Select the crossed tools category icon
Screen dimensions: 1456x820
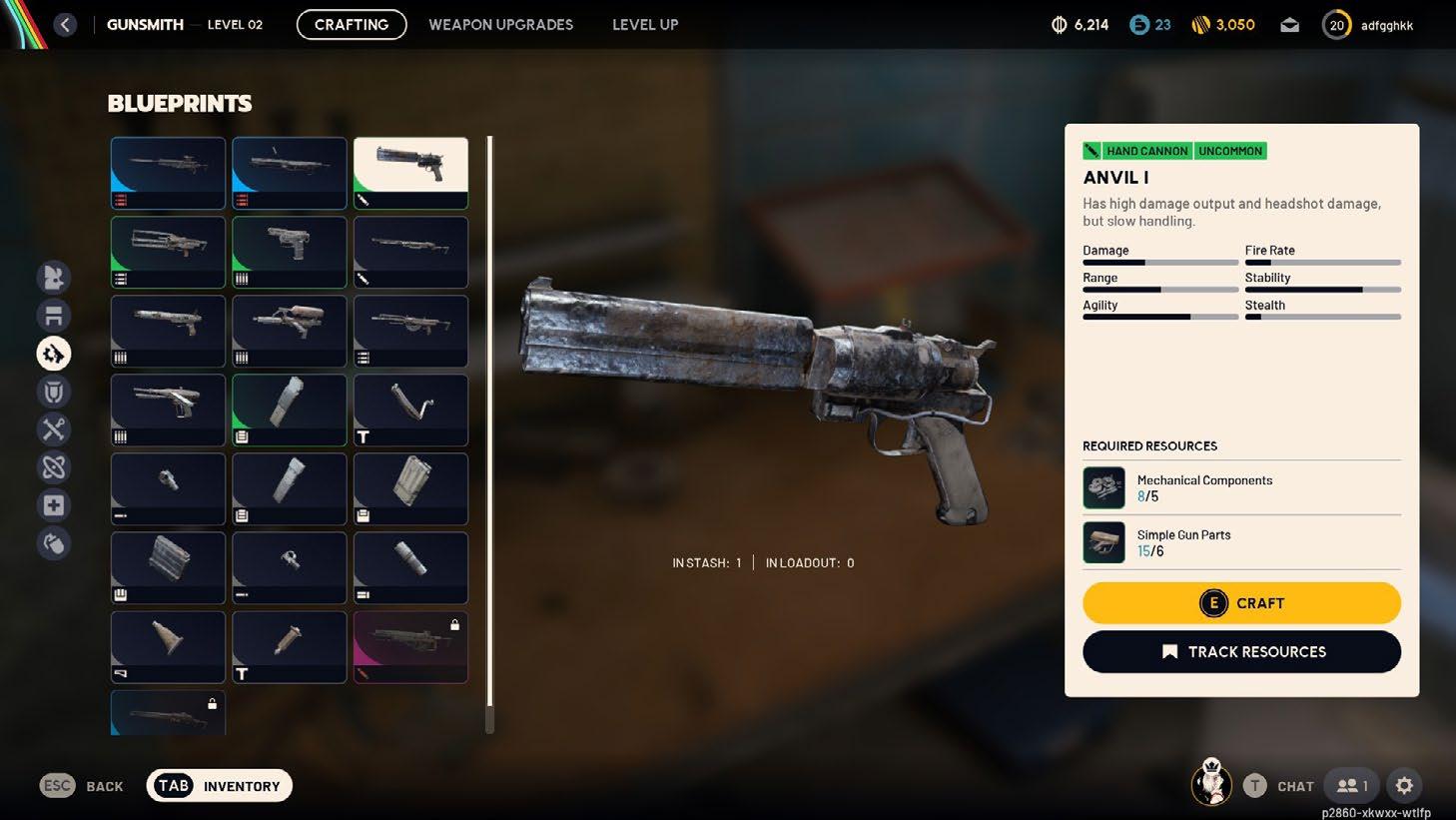tap(54, 429)
